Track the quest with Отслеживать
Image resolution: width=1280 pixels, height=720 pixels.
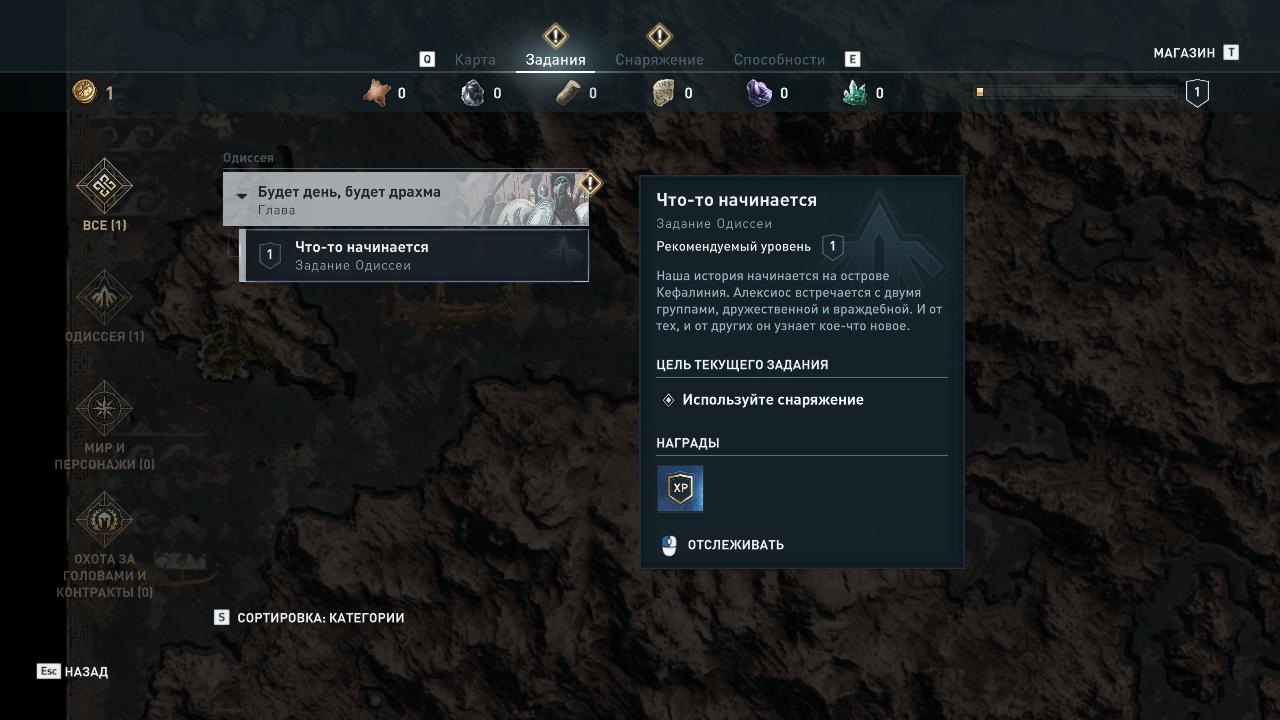735,545
